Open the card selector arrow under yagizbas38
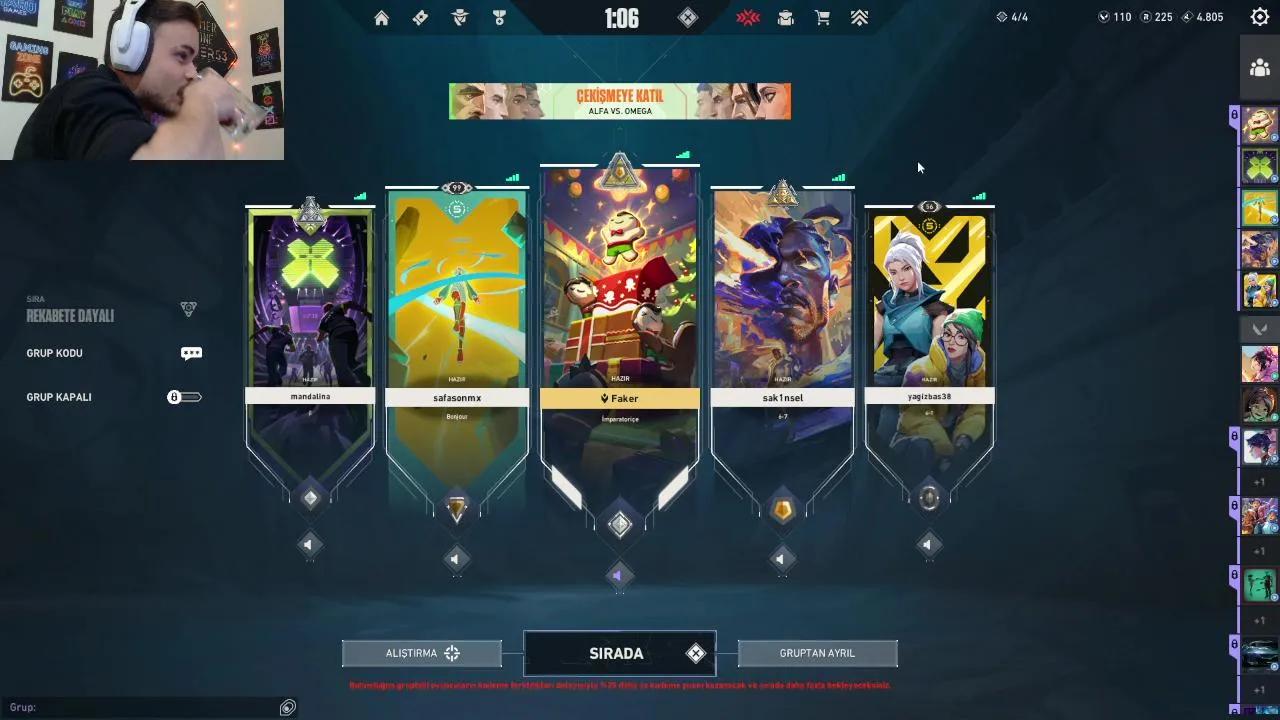Viewport: 1280px width, 720px height. pyautogui.click(x=929, y=544)
